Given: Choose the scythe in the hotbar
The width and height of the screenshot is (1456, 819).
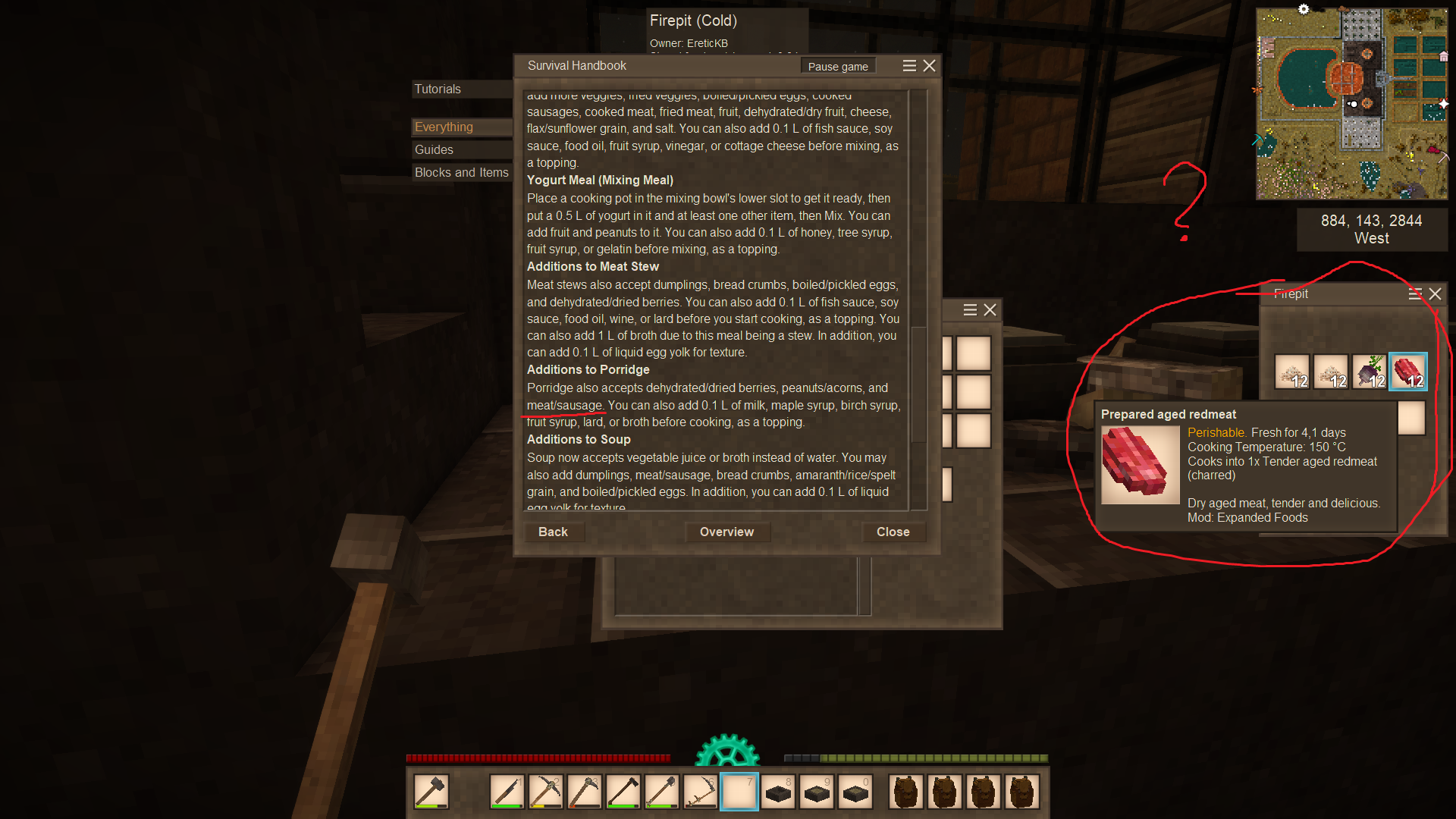Looking at the screenshot, I should [x=701, y=792].
